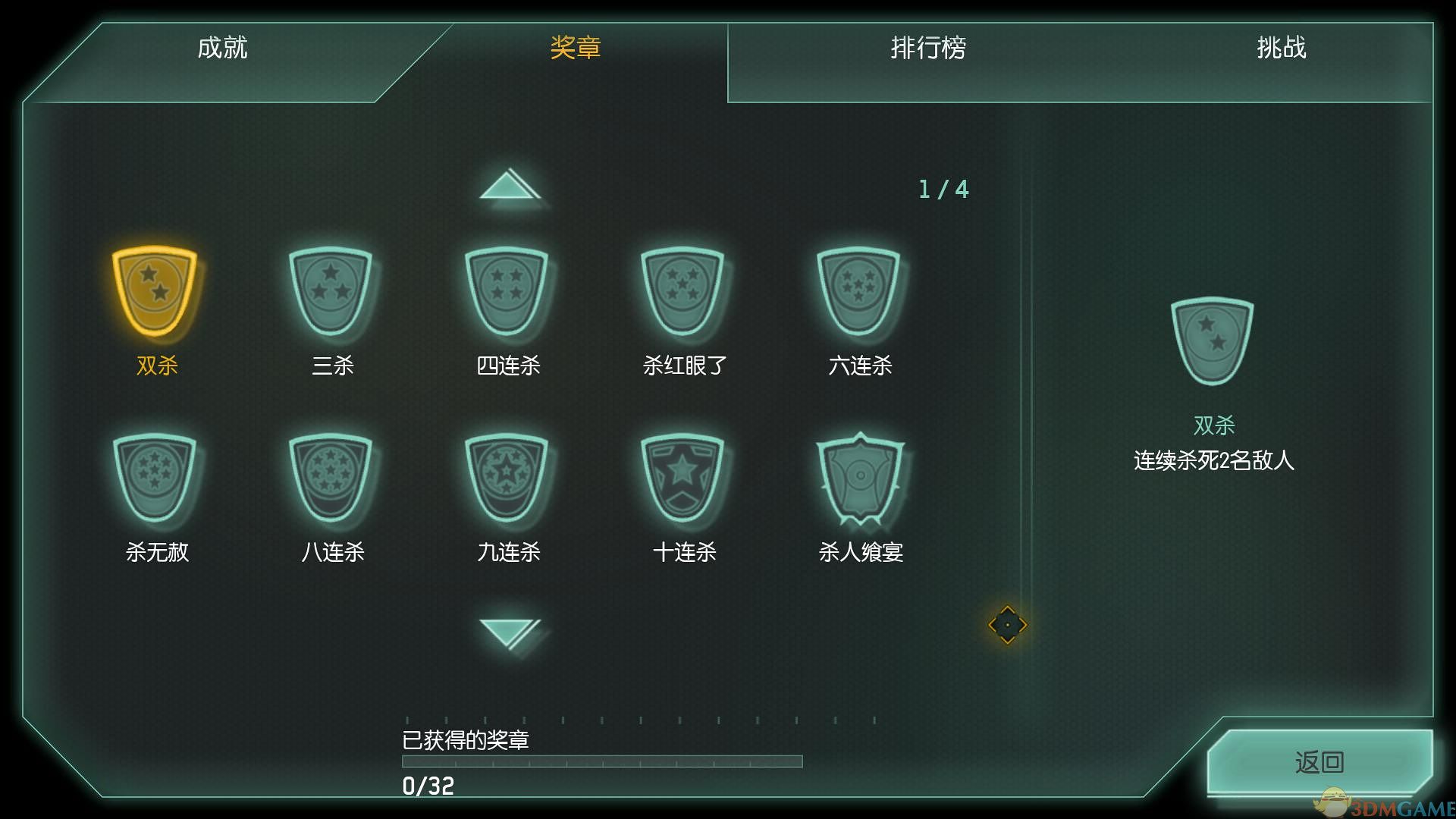
Task: Click the 1 / 4 page indicator
Action: point(943,189)
